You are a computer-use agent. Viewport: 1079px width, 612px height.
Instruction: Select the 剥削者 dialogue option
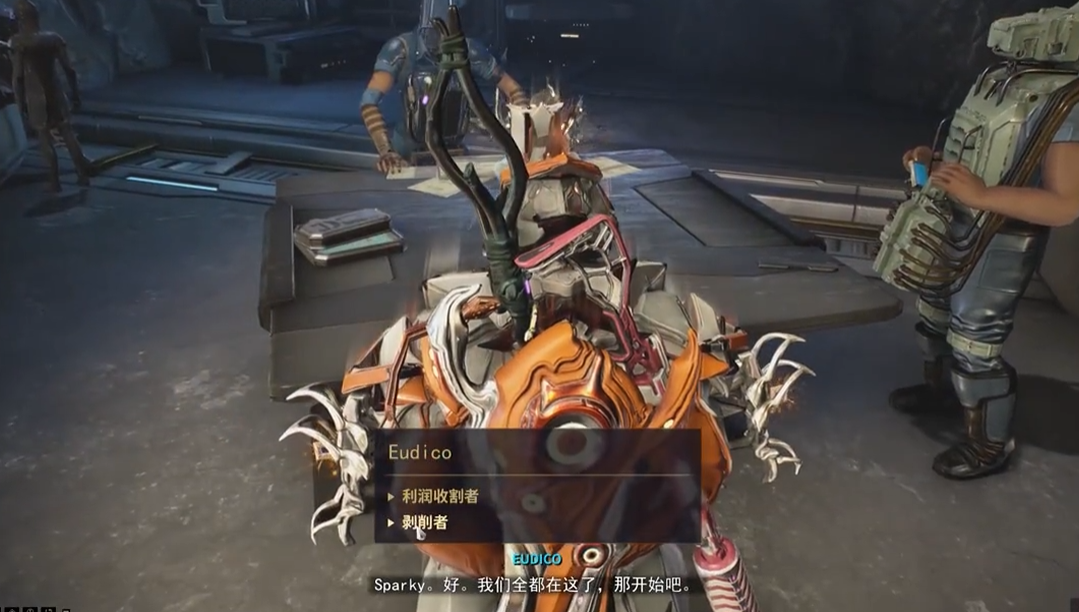pos(424,522)
